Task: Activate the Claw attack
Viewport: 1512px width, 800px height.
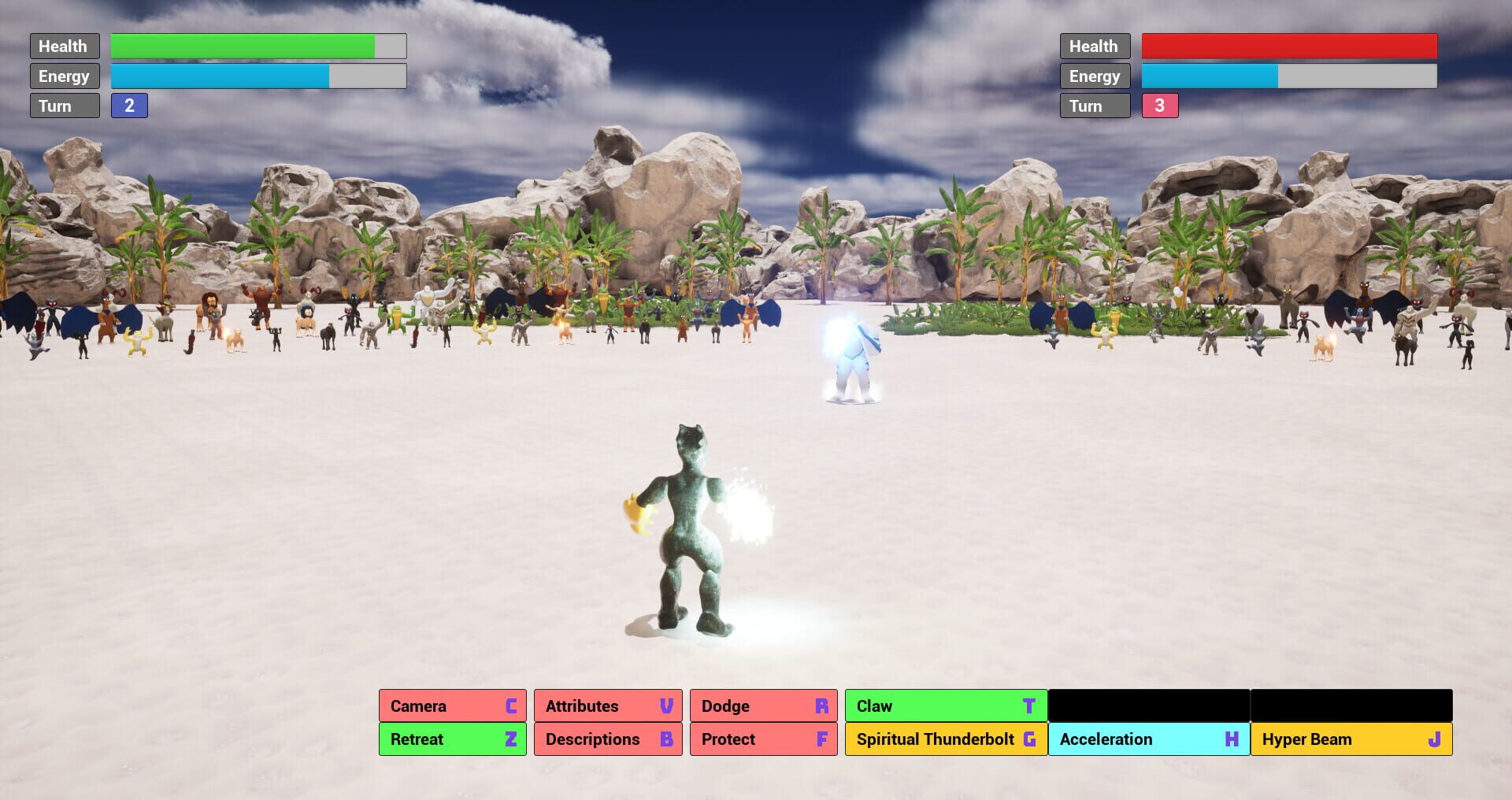Action: (x=944, y=706)
